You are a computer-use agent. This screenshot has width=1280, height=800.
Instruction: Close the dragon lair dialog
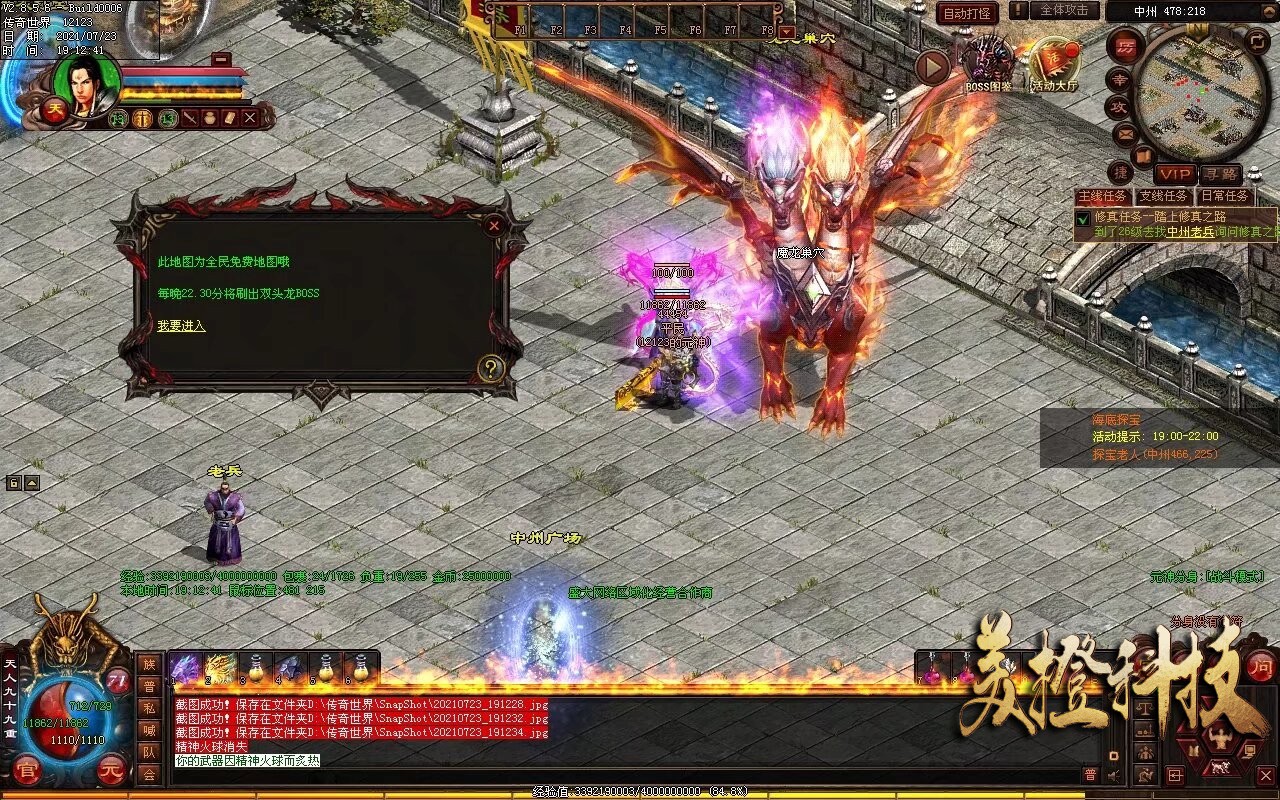point(494,225)
